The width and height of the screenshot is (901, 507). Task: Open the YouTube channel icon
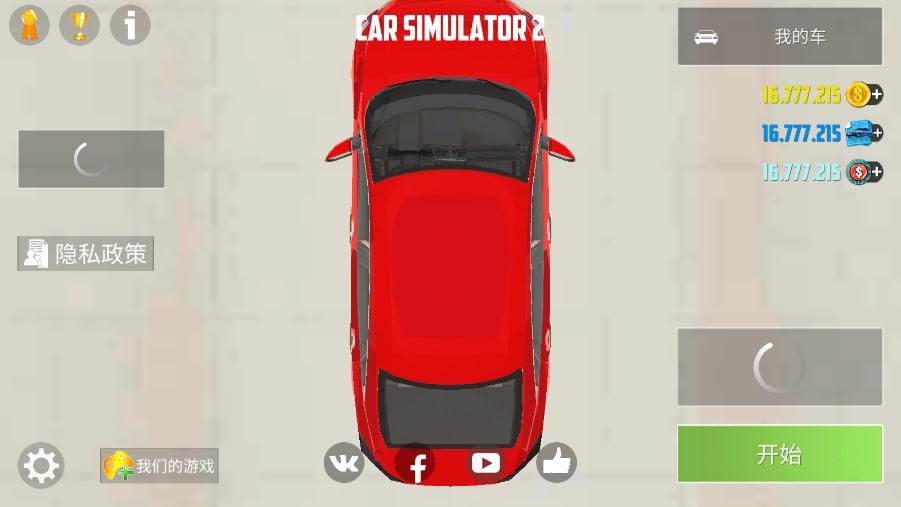pyautogui.click(x=486, y=463)
